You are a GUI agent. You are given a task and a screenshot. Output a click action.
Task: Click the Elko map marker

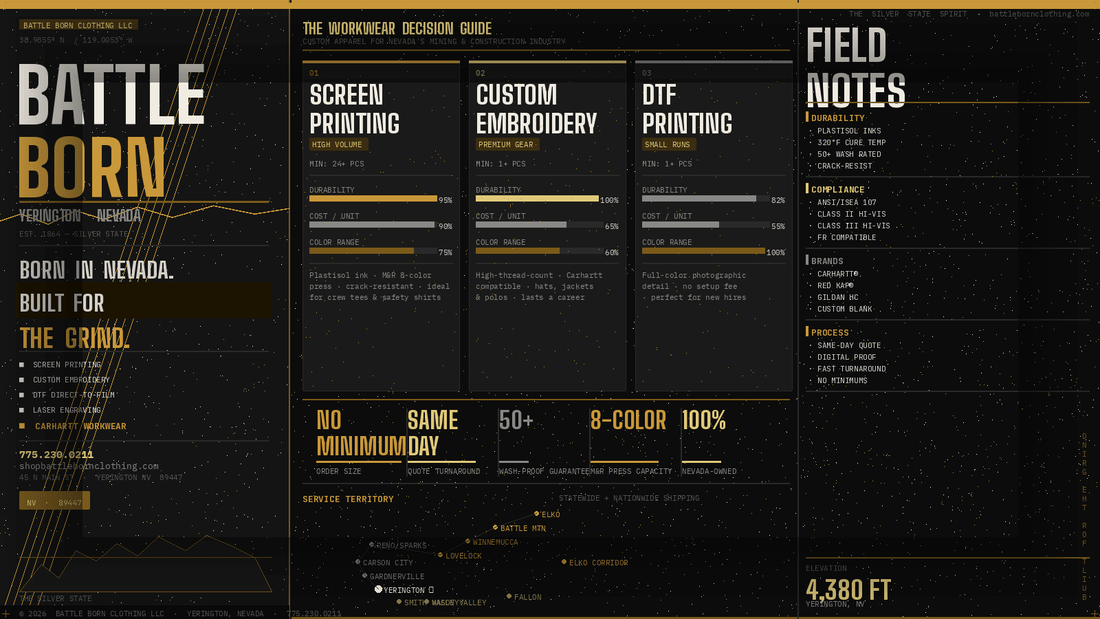pyautogui.click(x=537, y=514)
